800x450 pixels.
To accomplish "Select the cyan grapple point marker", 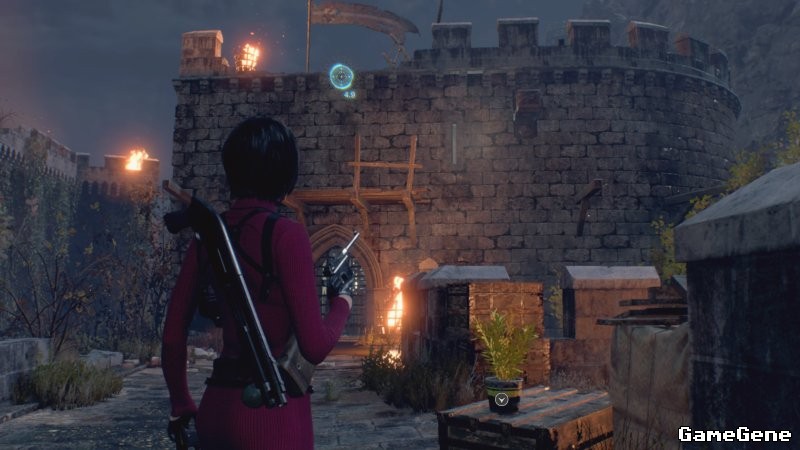I will [341, 76].
